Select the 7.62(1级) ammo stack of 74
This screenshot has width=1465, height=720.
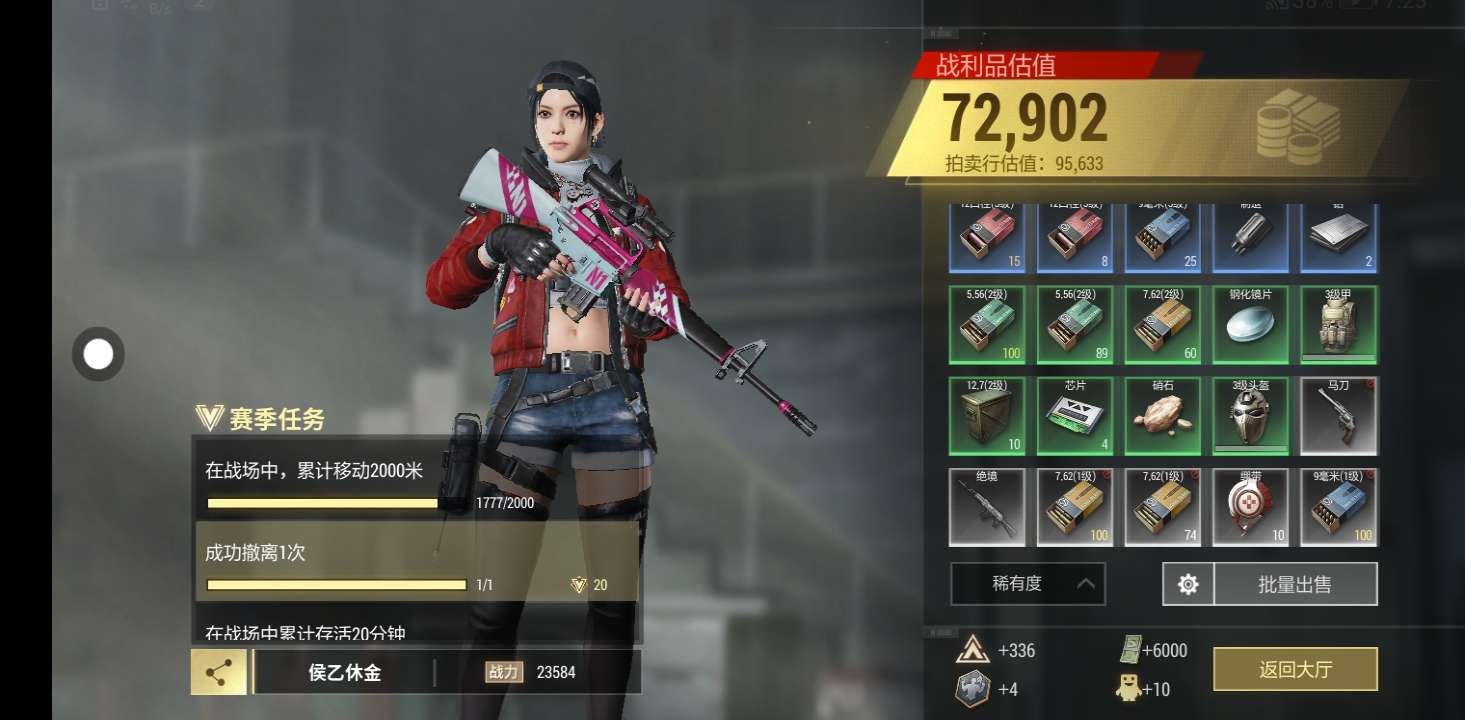pyautogui.click(x=1162, y=507)
